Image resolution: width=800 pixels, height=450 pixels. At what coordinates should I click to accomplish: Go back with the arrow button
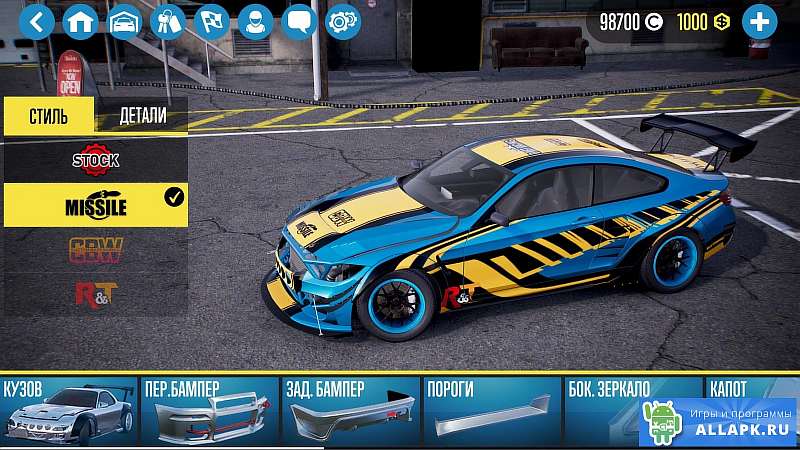(36, 22)
